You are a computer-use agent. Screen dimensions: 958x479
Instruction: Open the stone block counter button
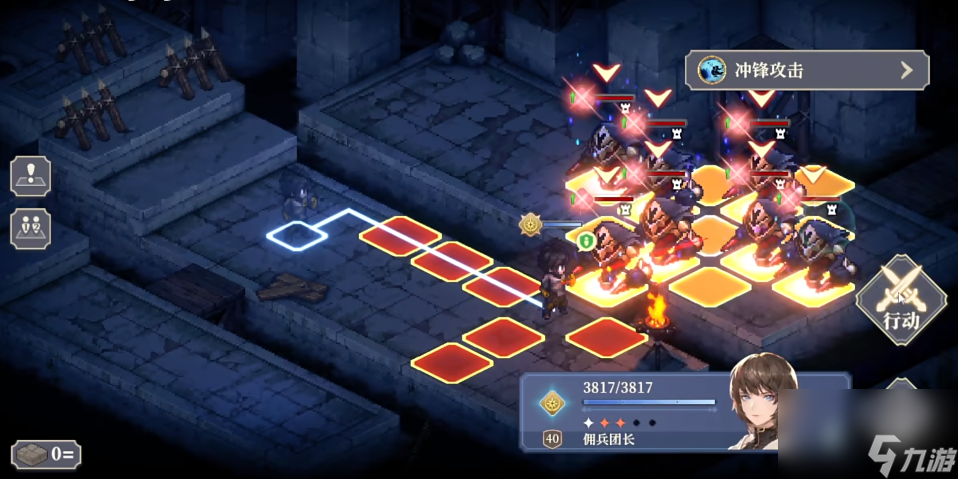pos(46,454)
